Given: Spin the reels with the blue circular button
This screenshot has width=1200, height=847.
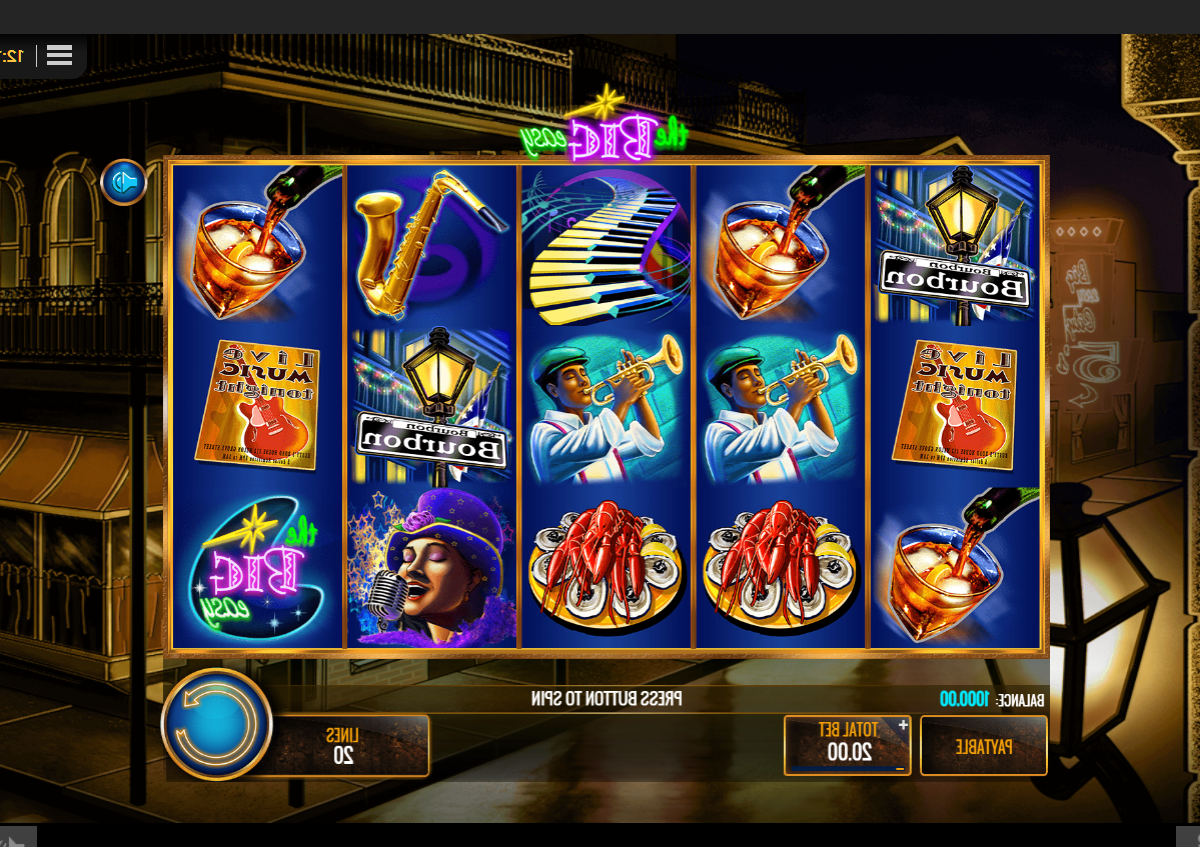Looking at the screenshot, I should pos(216,724).
